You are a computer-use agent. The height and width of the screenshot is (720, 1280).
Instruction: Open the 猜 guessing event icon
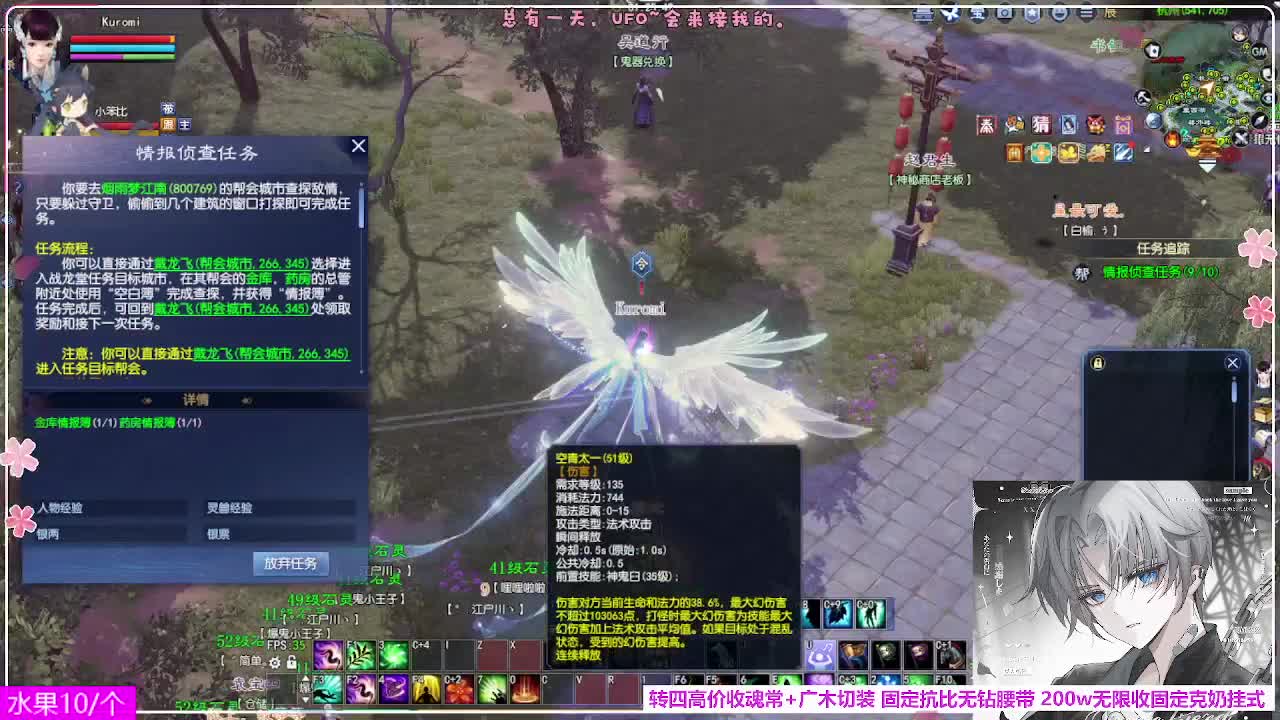pos(1041,125)
